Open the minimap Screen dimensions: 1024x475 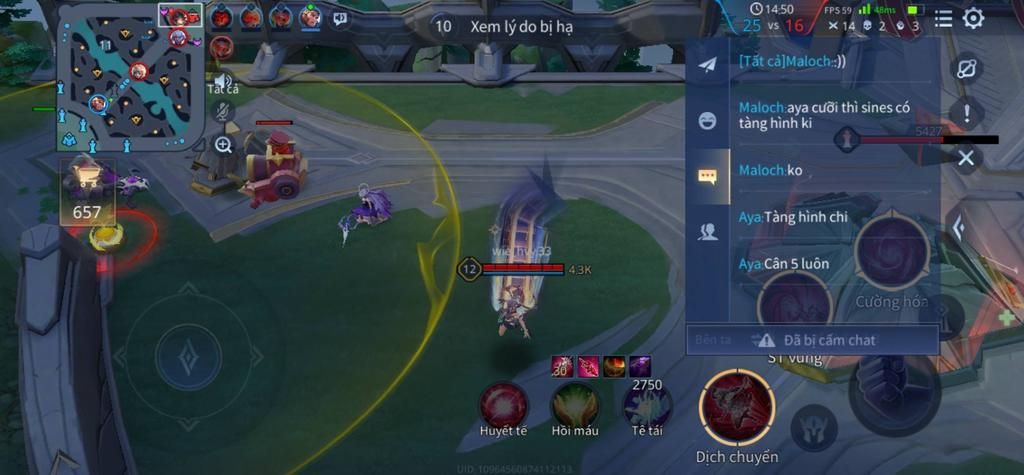[130, 77]
